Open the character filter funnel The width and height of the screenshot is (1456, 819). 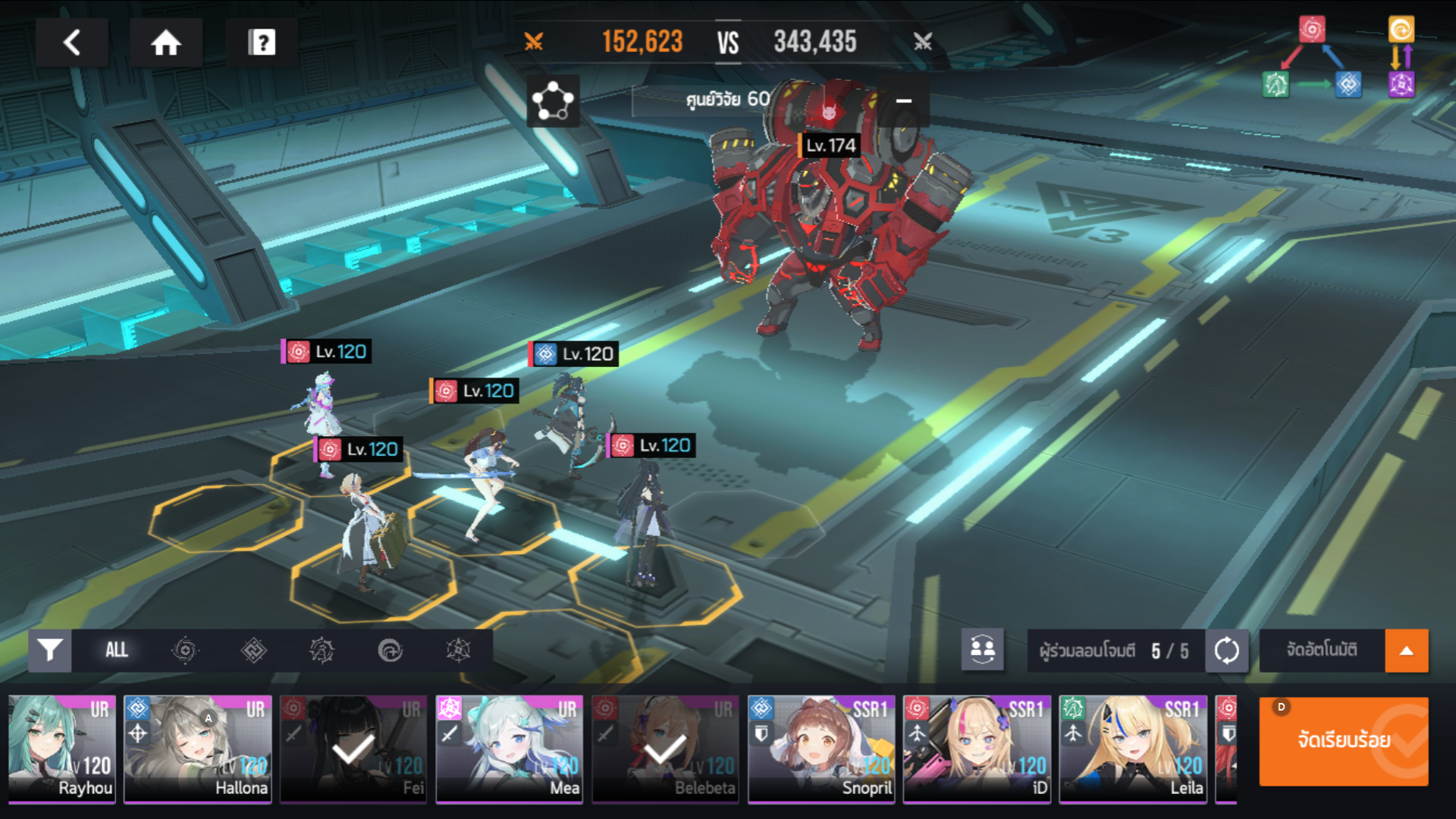(50, 651)
